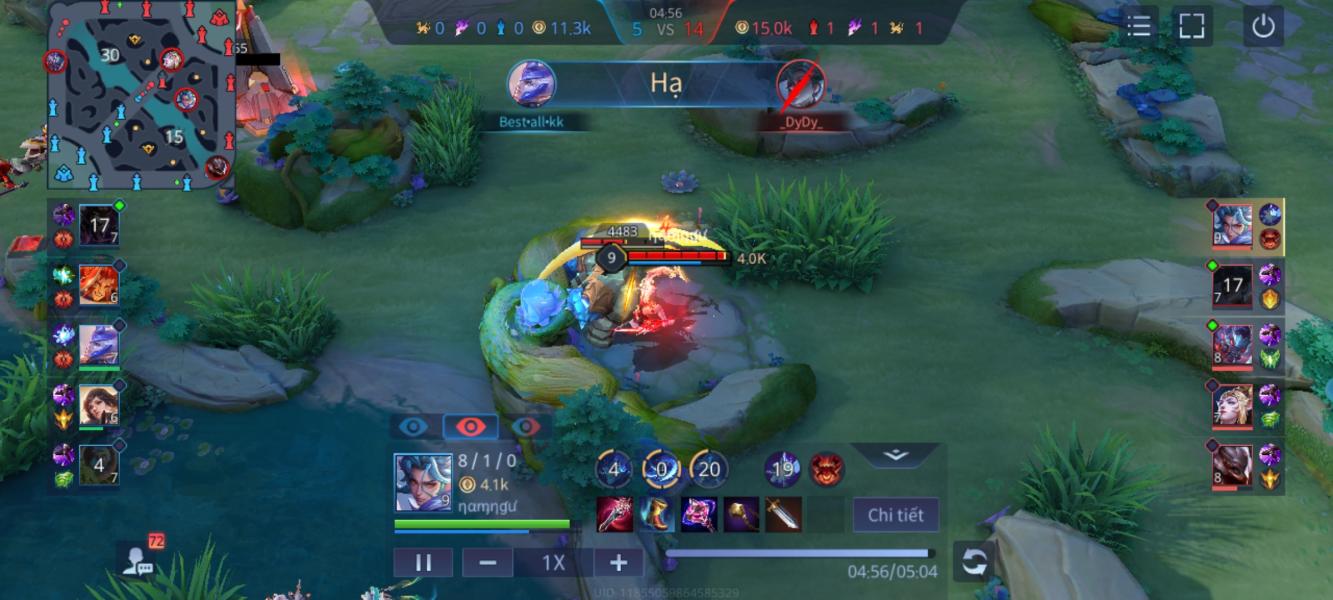This screenshot has width=1333, height=600.
Task: Select the golden hammer item slot
Action: point(741,514)
